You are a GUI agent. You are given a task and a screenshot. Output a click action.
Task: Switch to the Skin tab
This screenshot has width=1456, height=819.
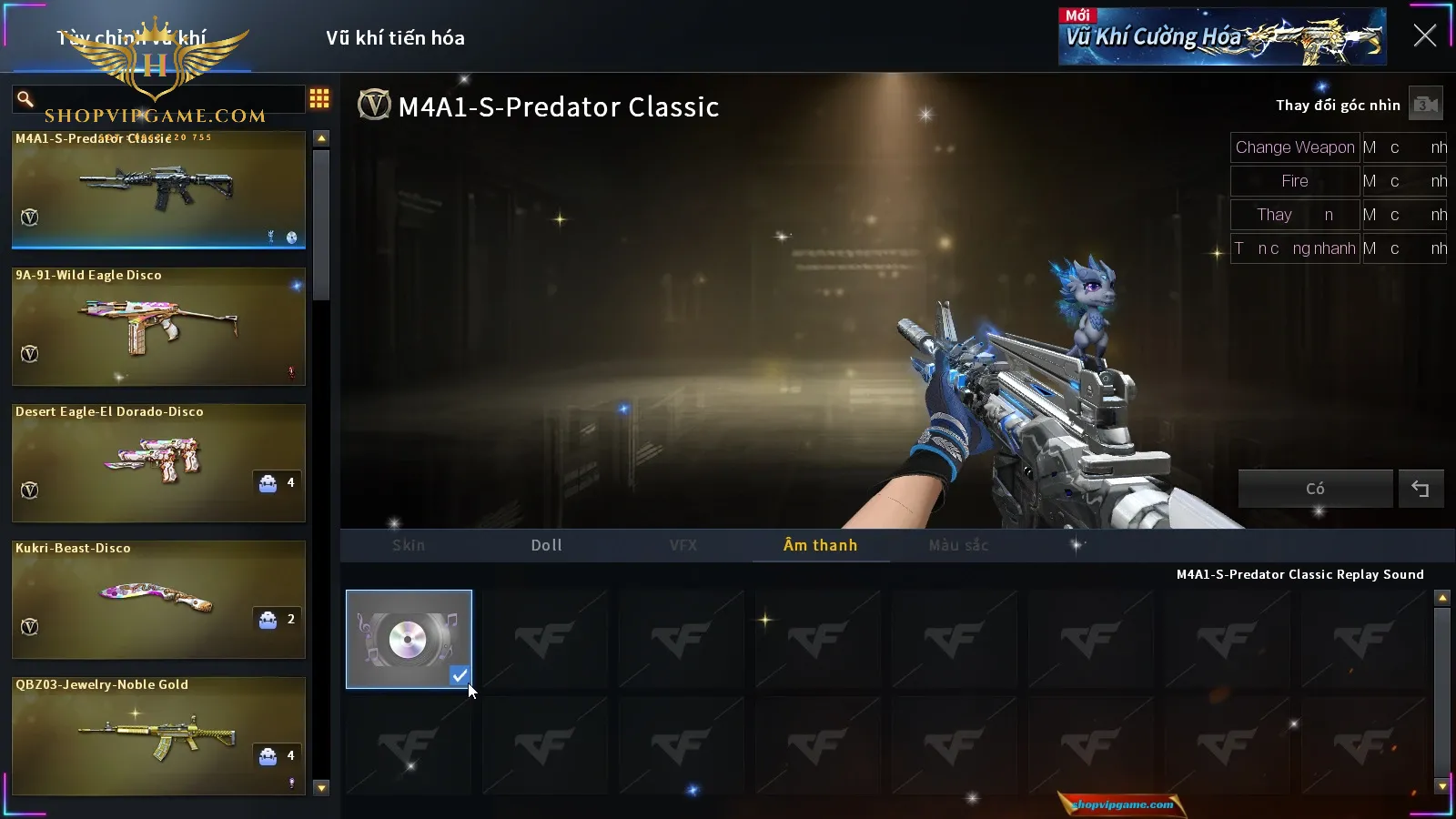pos(409,545)
